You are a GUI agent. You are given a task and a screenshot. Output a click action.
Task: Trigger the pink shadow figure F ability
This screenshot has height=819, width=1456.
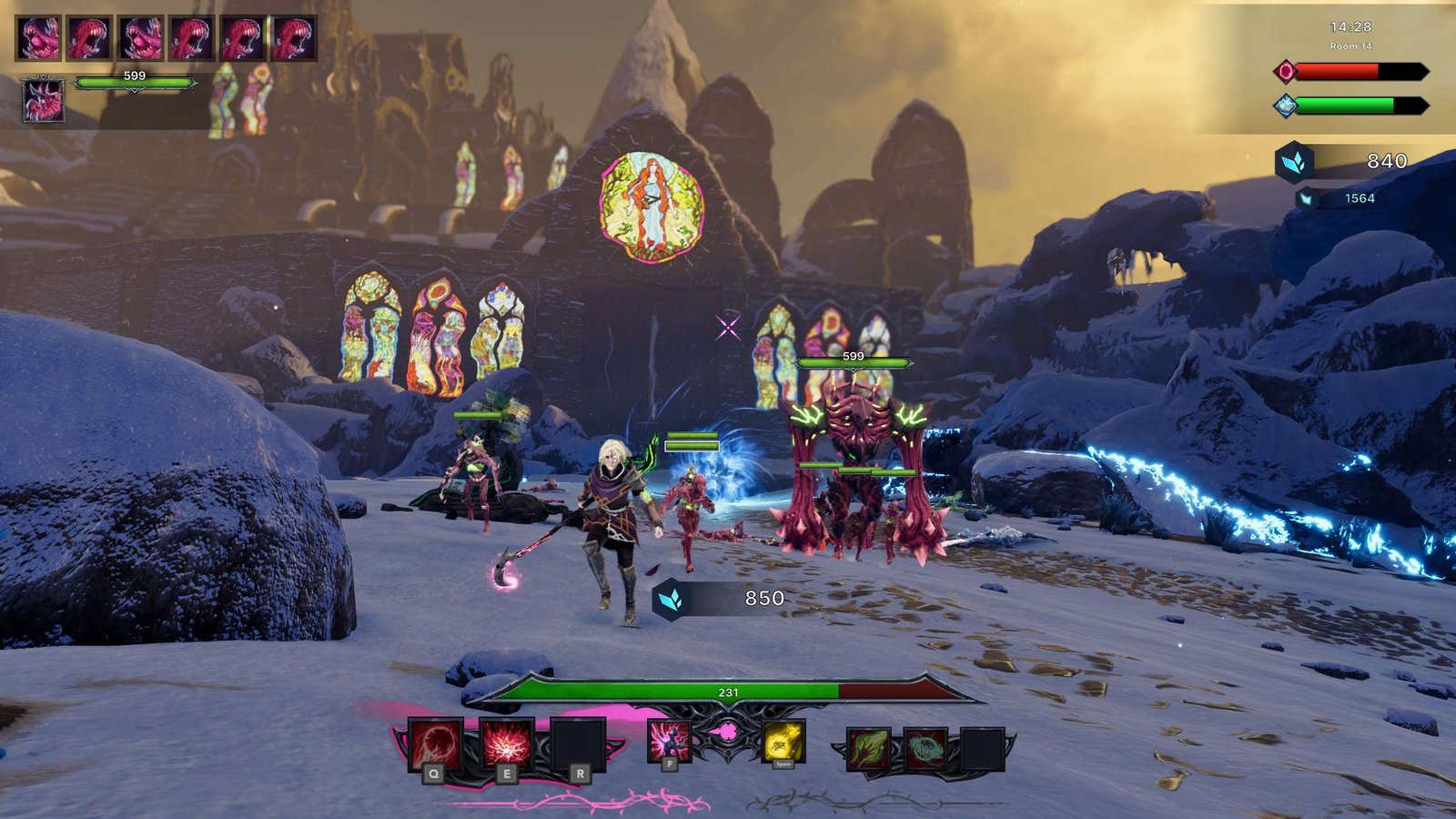pos(669,741)
